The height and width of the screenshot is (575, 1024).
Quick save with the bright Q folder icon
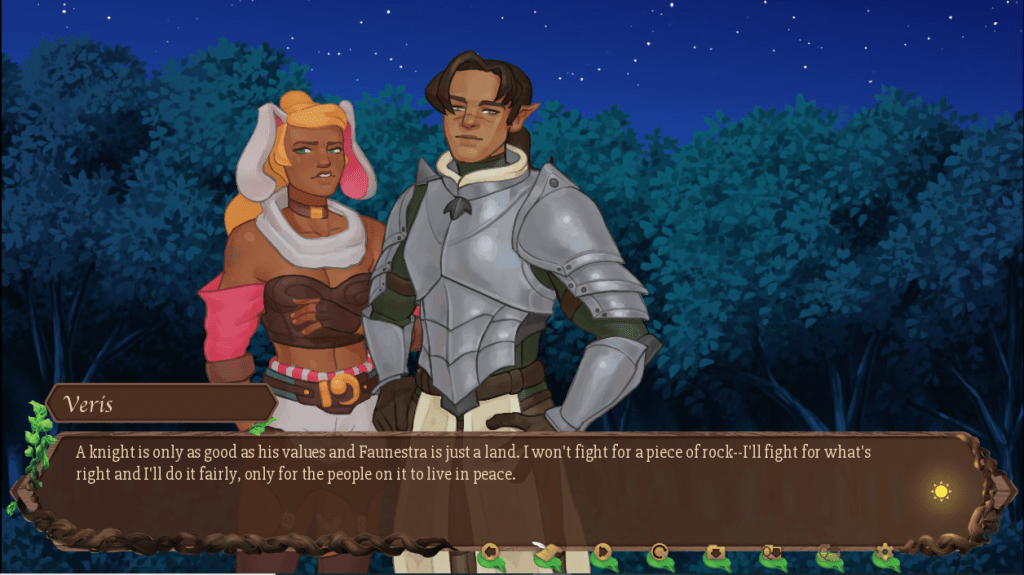(x=771, y=551)
